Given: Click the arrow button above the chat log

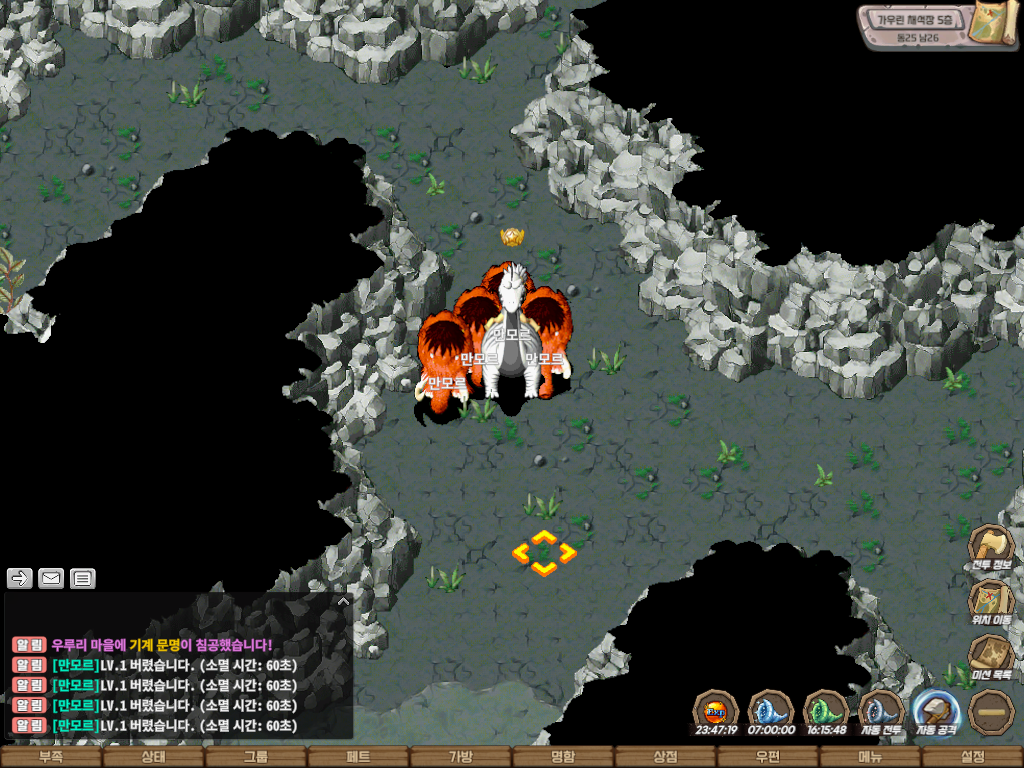Looking at the screenshot, I should click(20, 577).
